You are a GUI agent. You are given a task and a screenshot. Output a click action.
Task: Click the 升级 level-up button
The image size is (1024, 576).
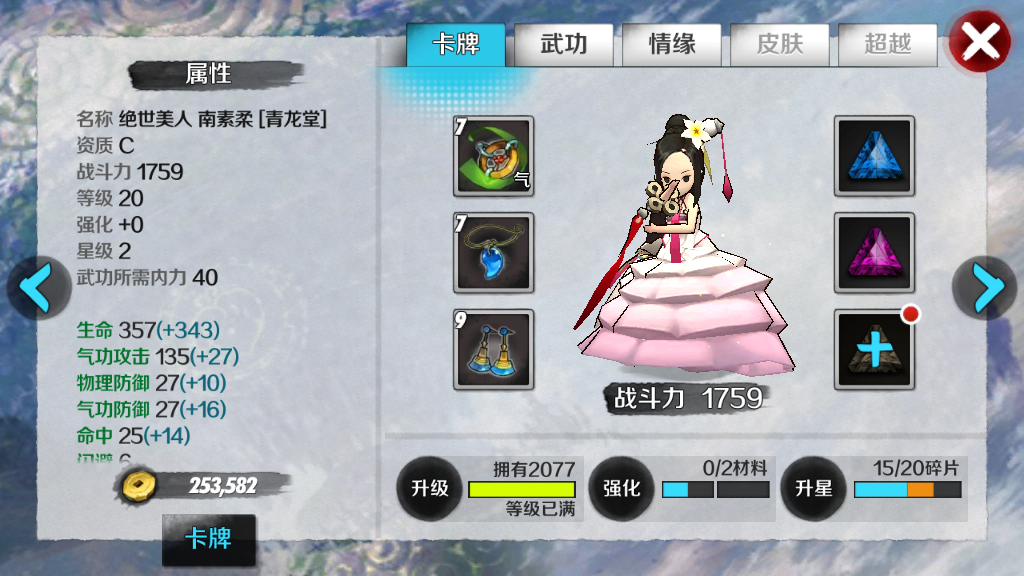coord(430,489)
